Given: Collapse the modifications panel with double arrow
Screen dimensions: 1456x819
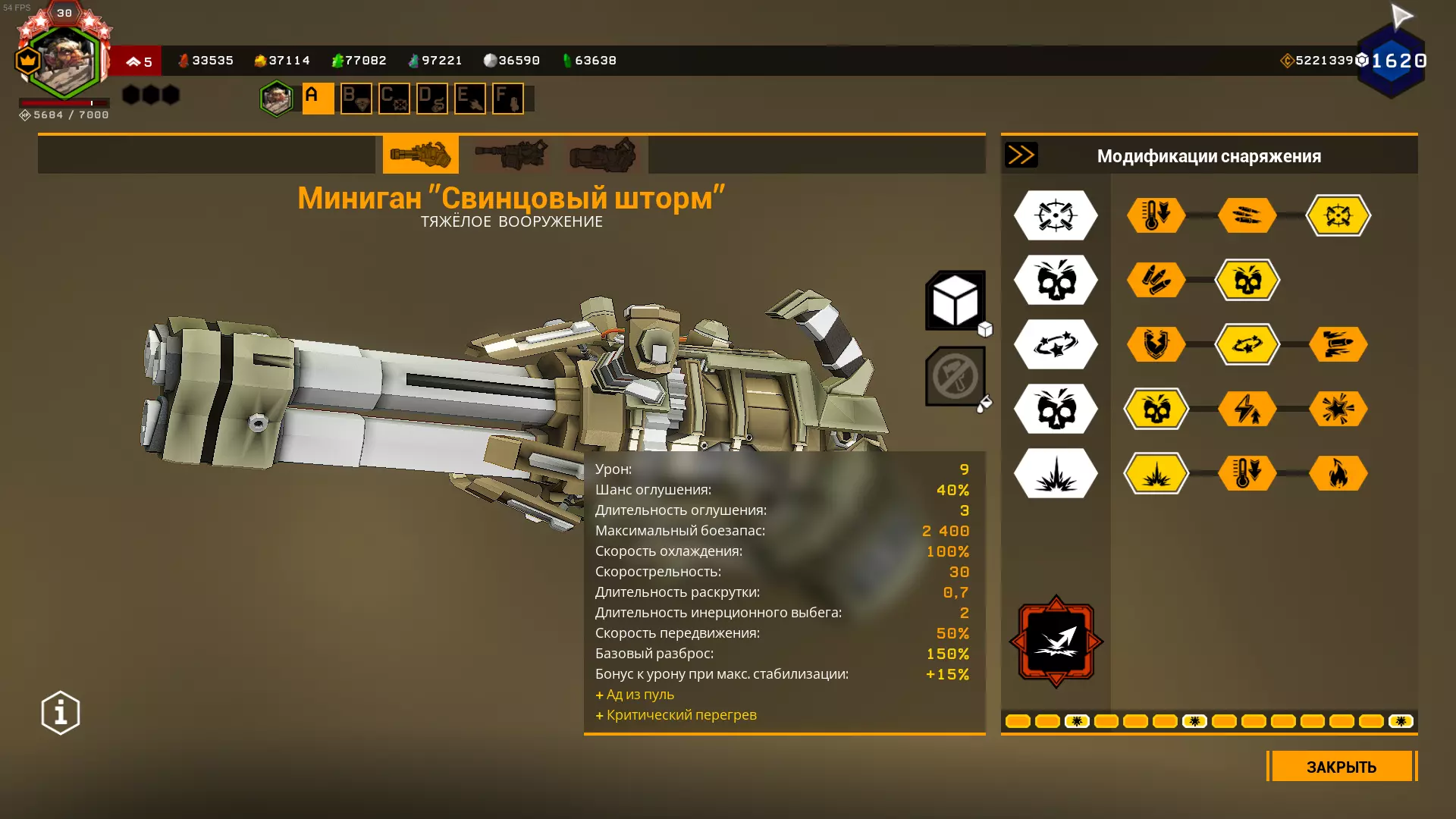Looking at the screenshot, I should click(1021, 155).
